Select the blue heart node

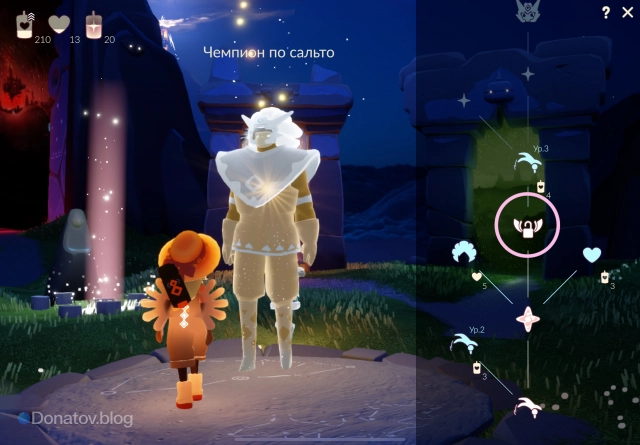click(x=592, y=254)
